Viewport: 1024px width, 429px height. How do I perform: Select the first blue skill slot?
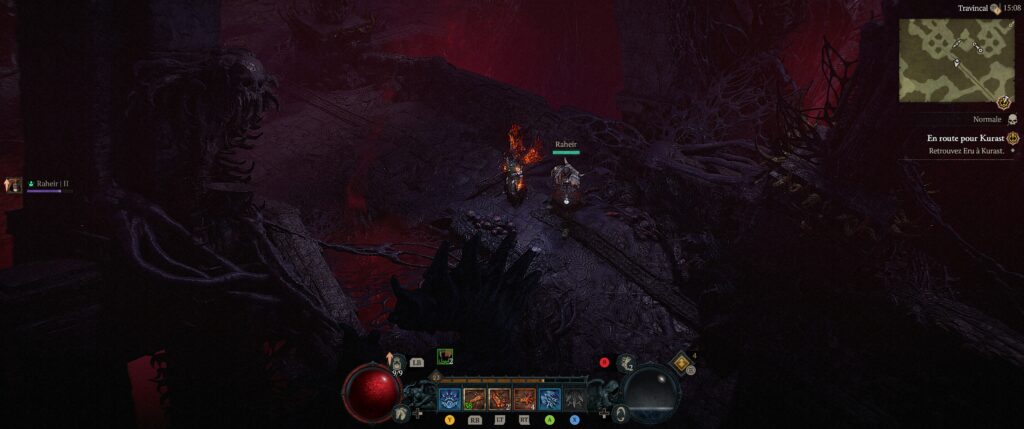tap(450, 399)
